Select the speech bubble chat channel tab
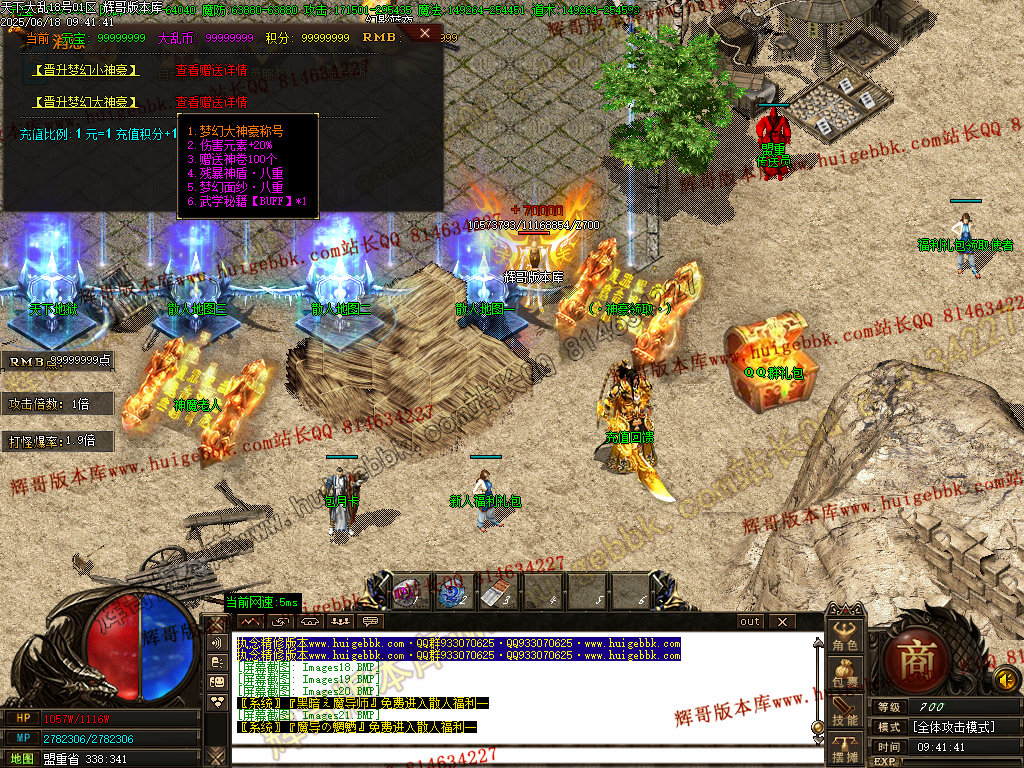This screenshot has width=1024, height=768. pos(372,621)
